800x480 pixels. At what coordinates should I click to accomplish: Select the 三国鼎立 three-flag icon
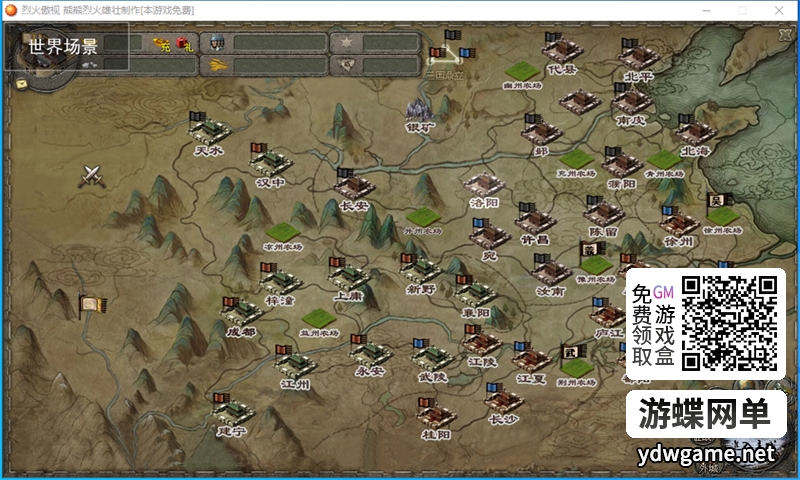coord(445,56)
